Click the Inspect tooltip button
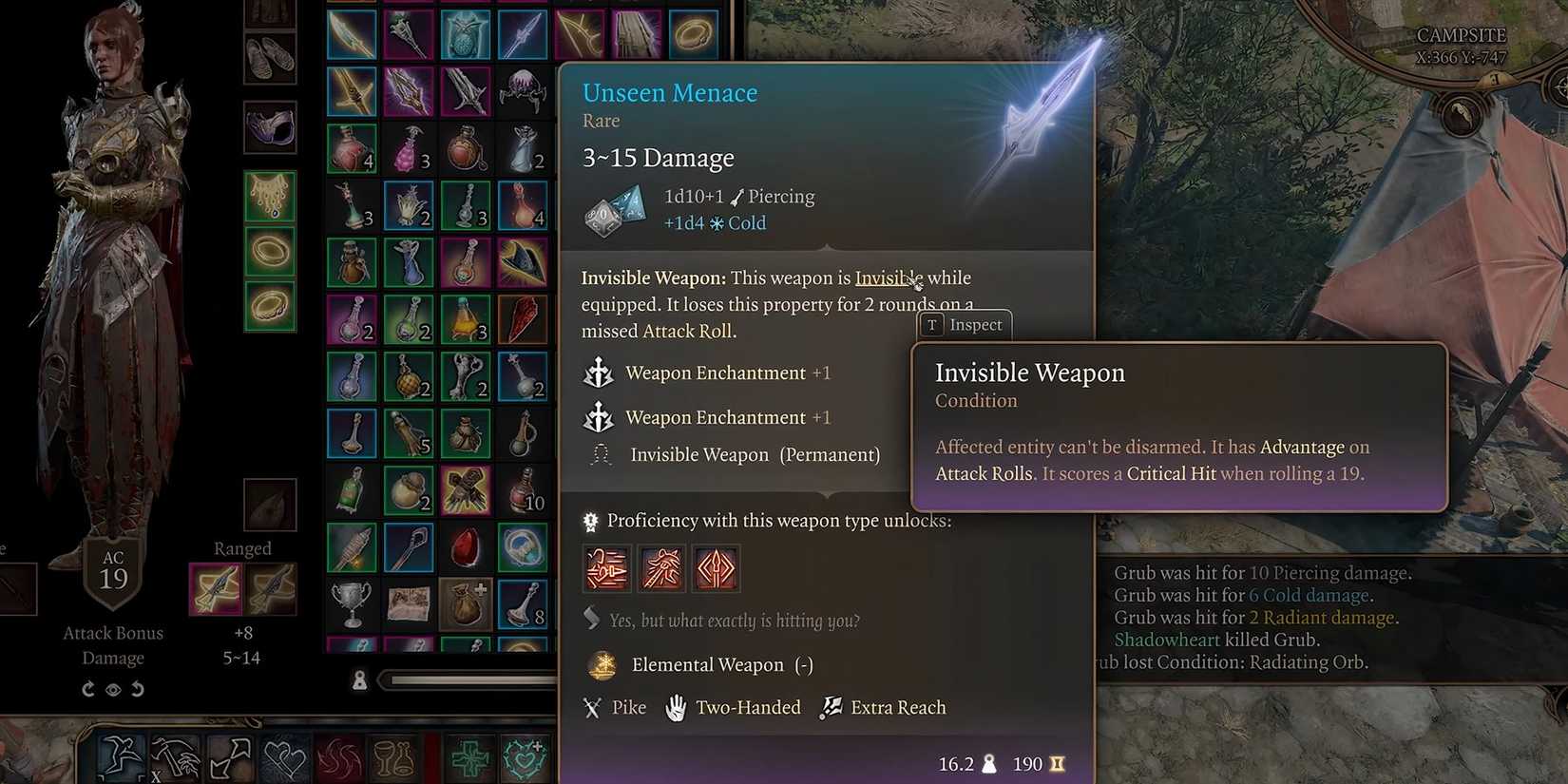 tap(964, 324)
